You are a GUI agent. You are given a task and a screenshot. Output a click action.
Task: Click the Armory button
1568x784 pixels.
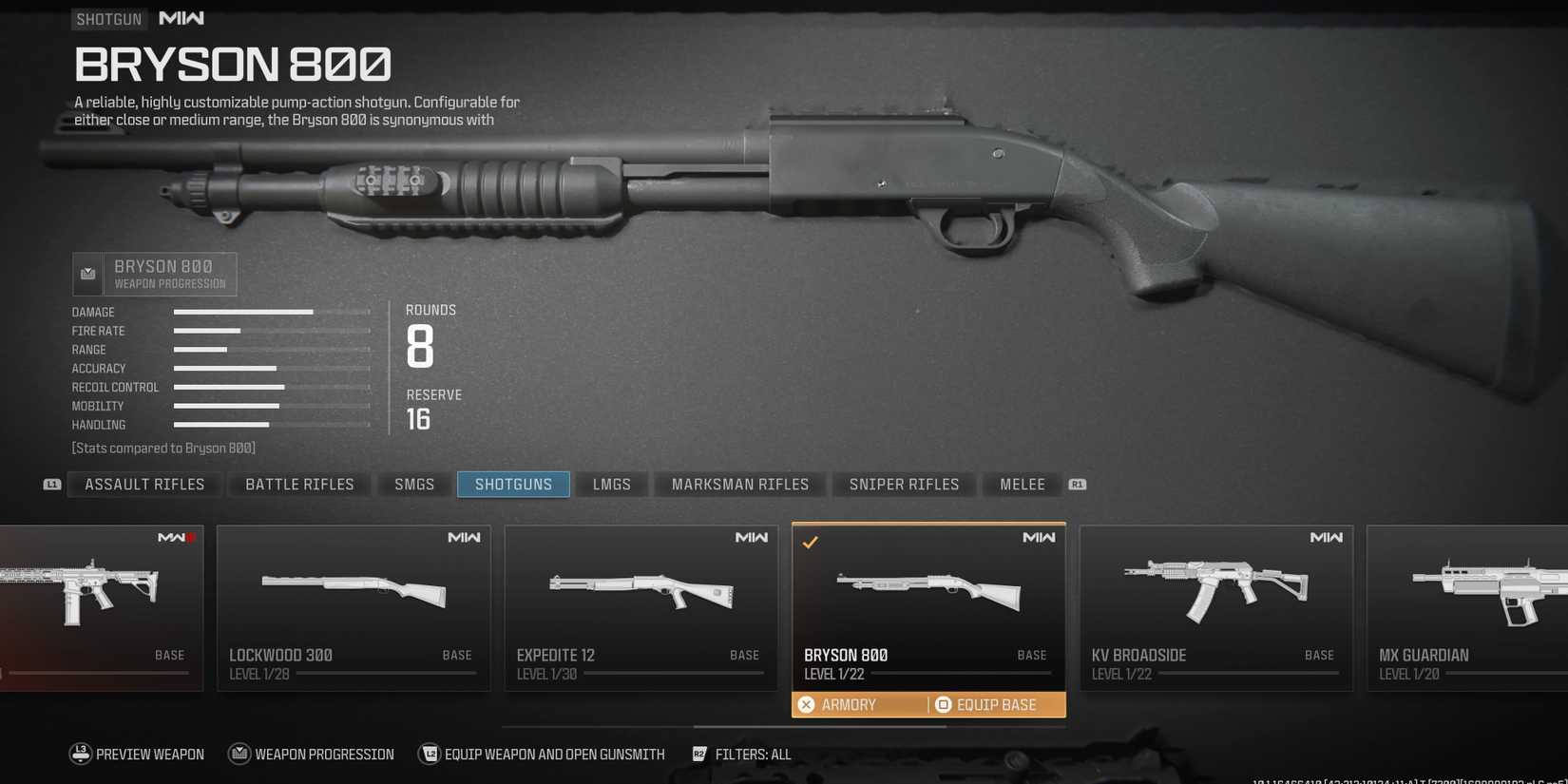click(x=848, y=704)
